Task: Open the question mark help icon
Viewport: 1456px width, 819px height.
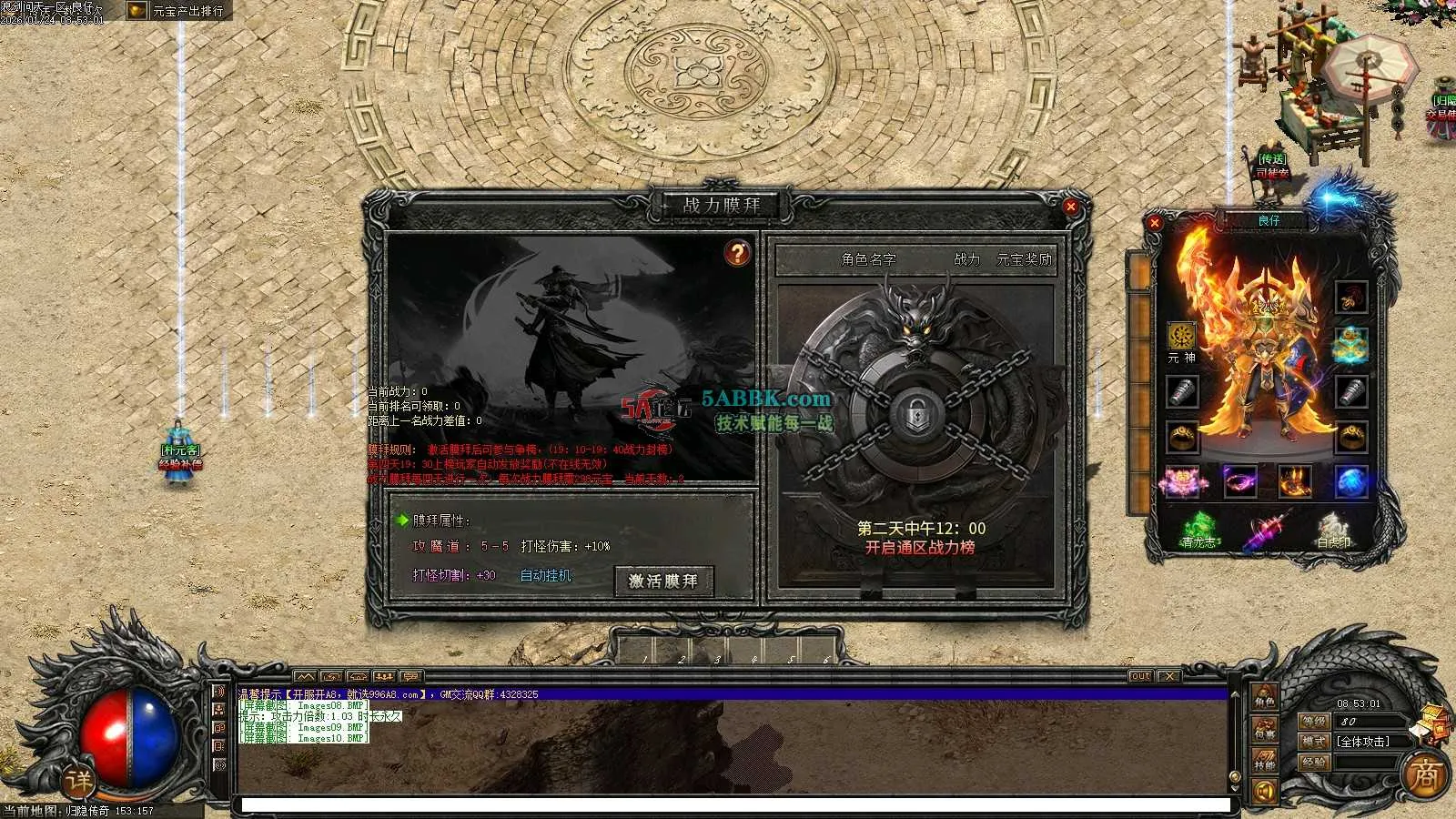Action: [737, 253]
